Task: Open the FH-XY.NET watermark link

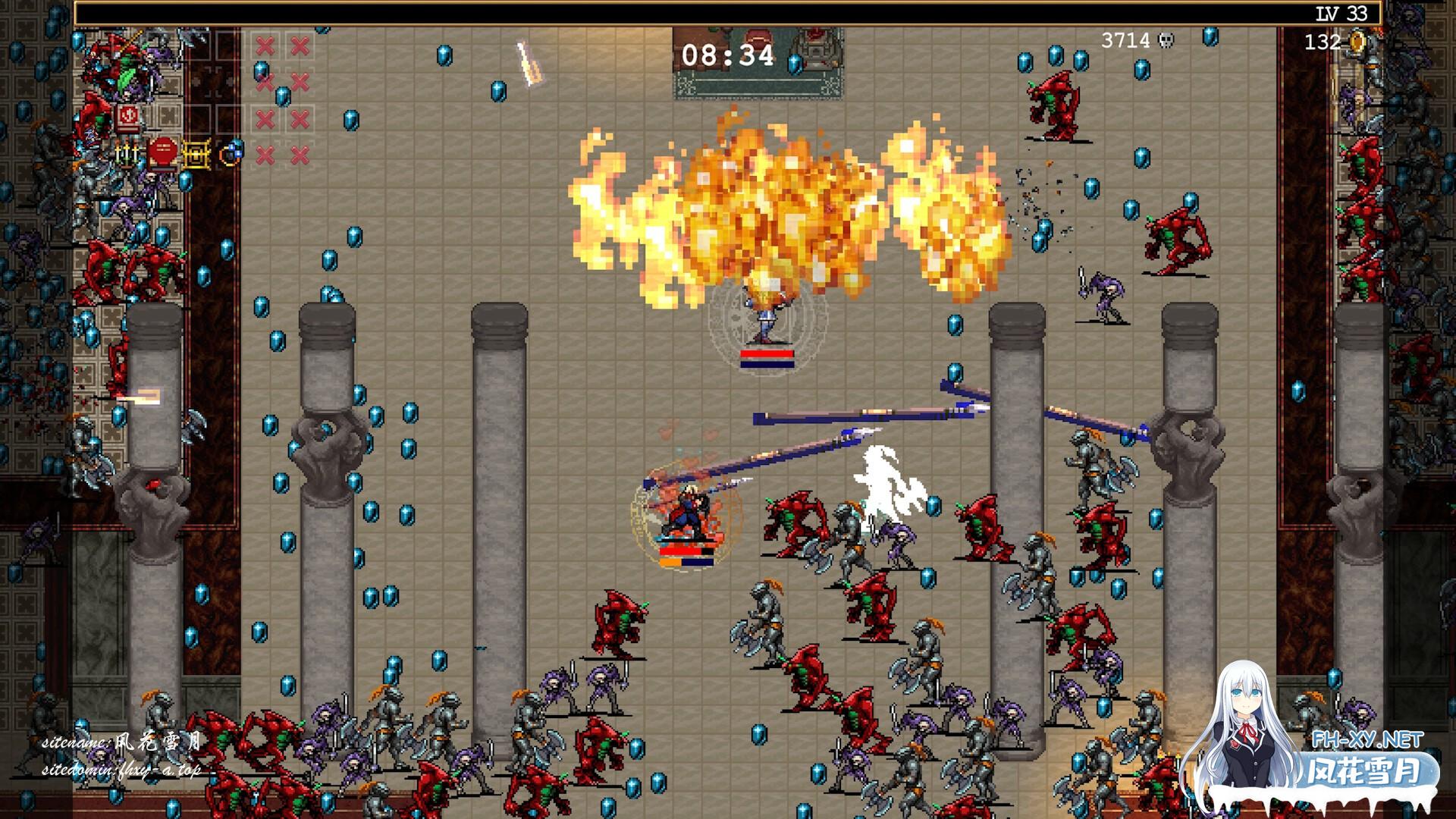Action: (1377, 739)
